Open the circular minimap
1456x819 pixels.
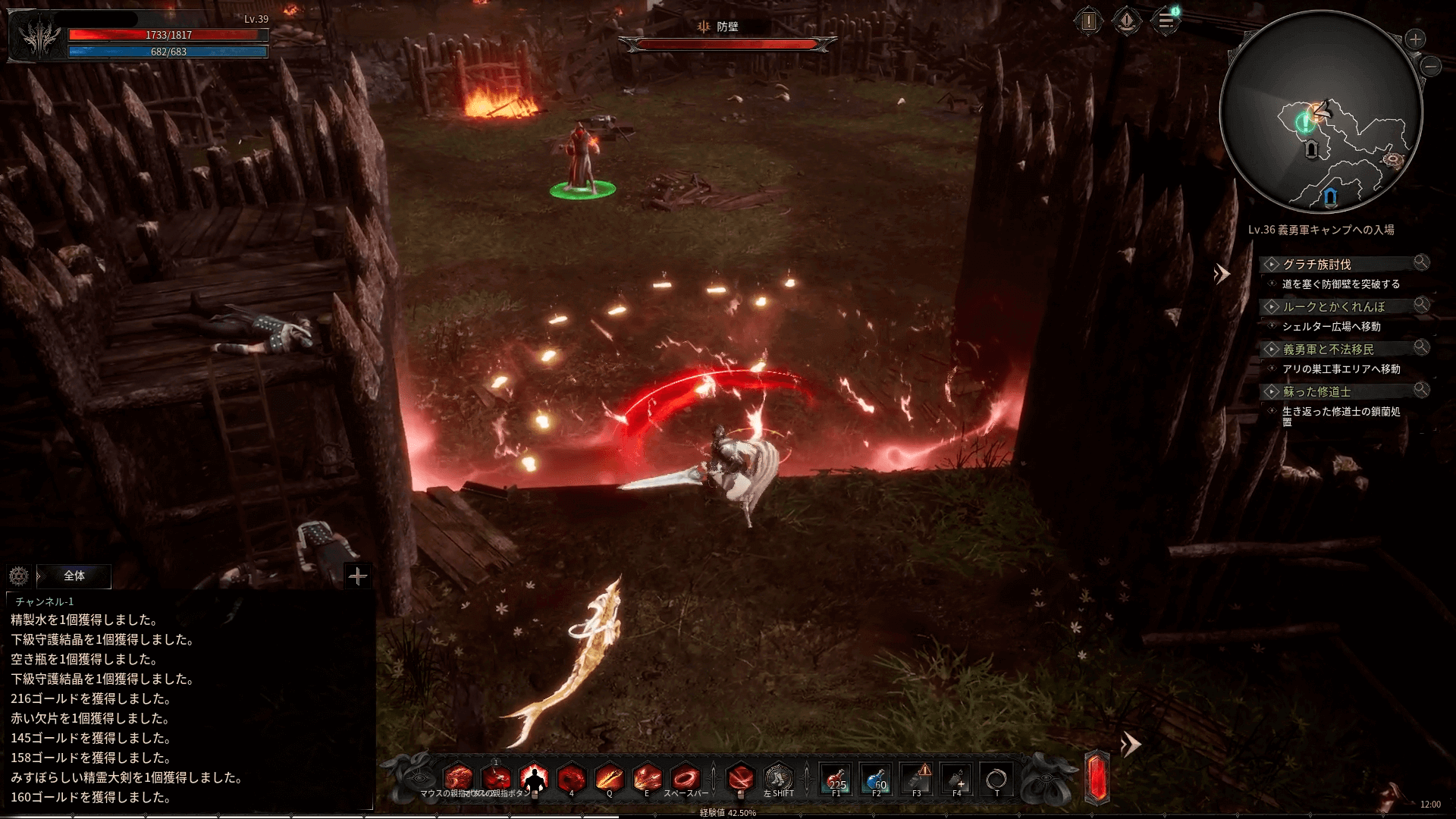tap(1320, 112)
